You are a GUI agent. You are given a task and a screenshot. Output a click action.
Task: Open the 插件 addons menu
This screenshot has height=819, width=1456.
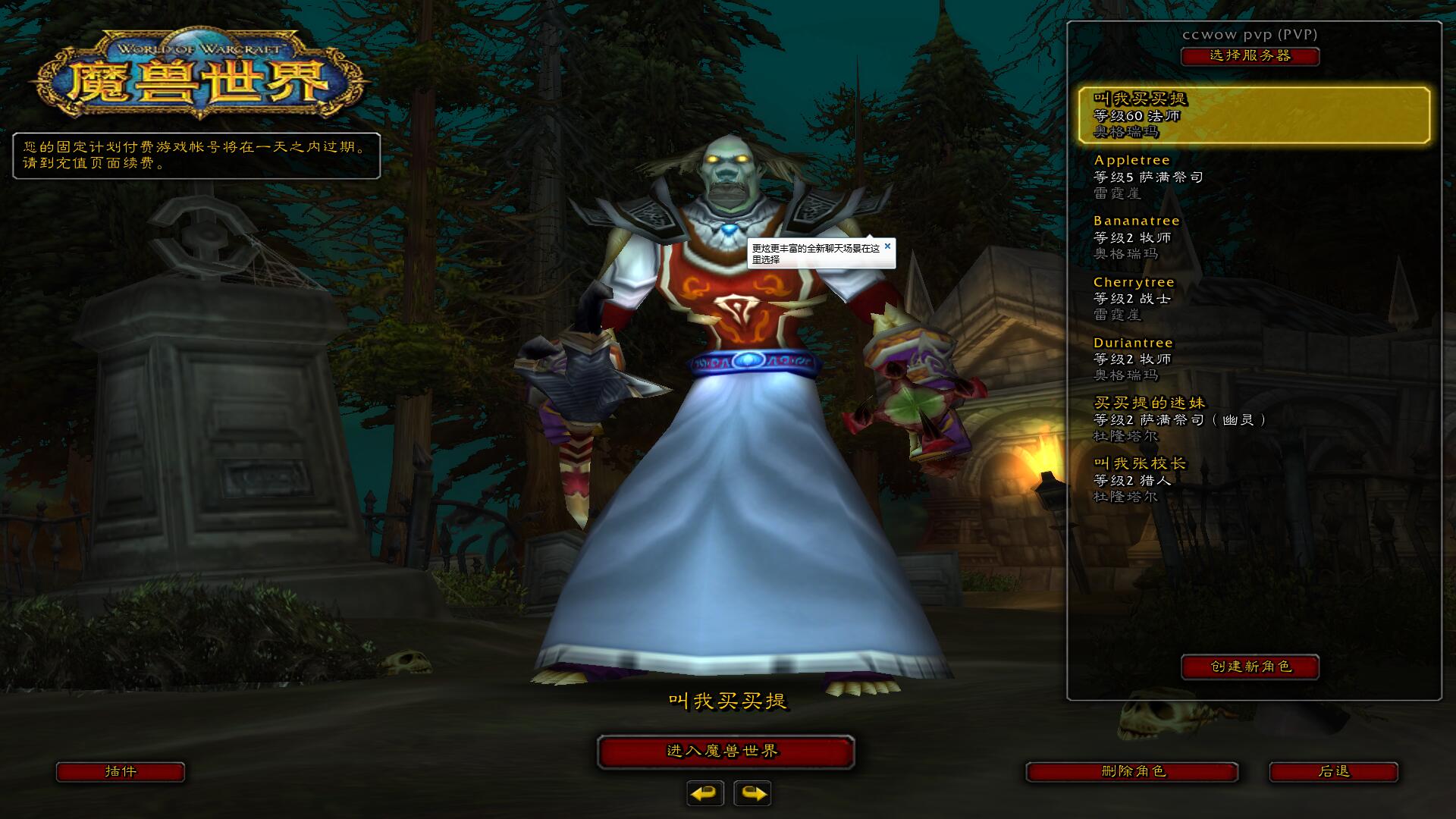click(121, 772)
